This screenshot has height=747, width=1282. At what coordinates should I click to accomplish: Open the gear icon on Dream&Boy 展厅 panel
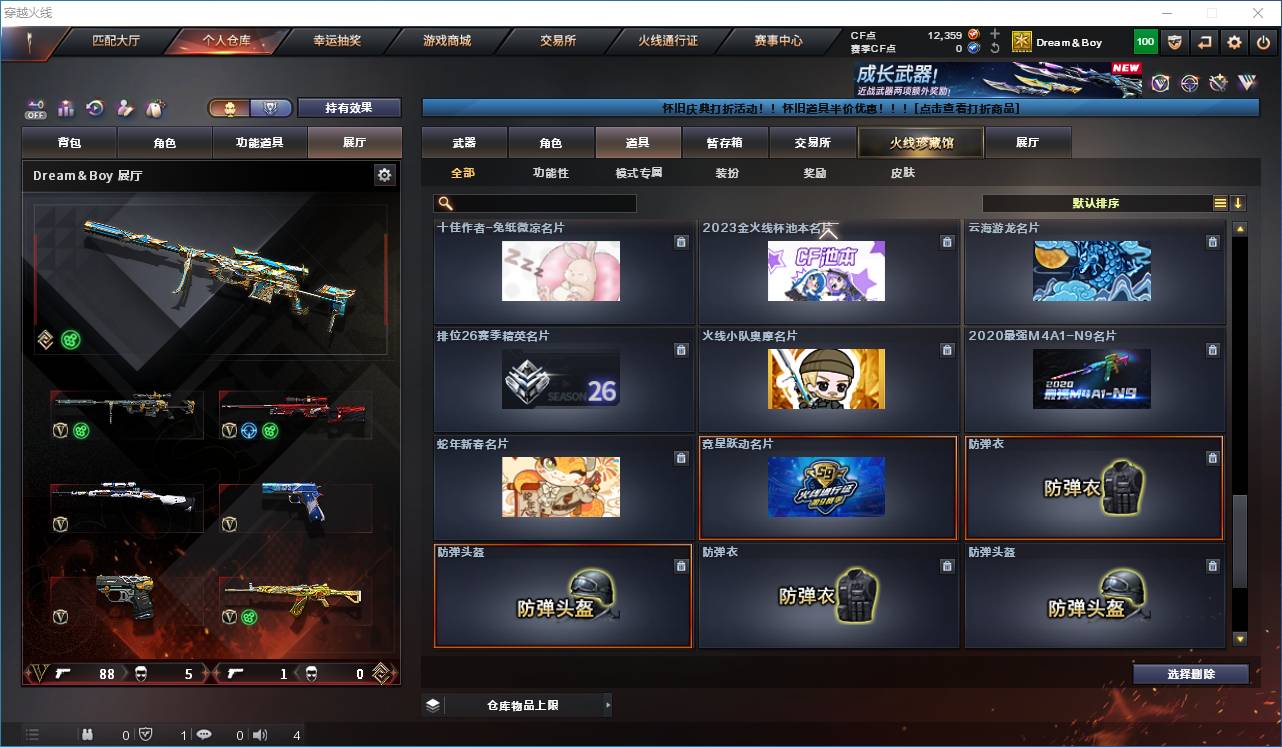click(x=386, y=174)
